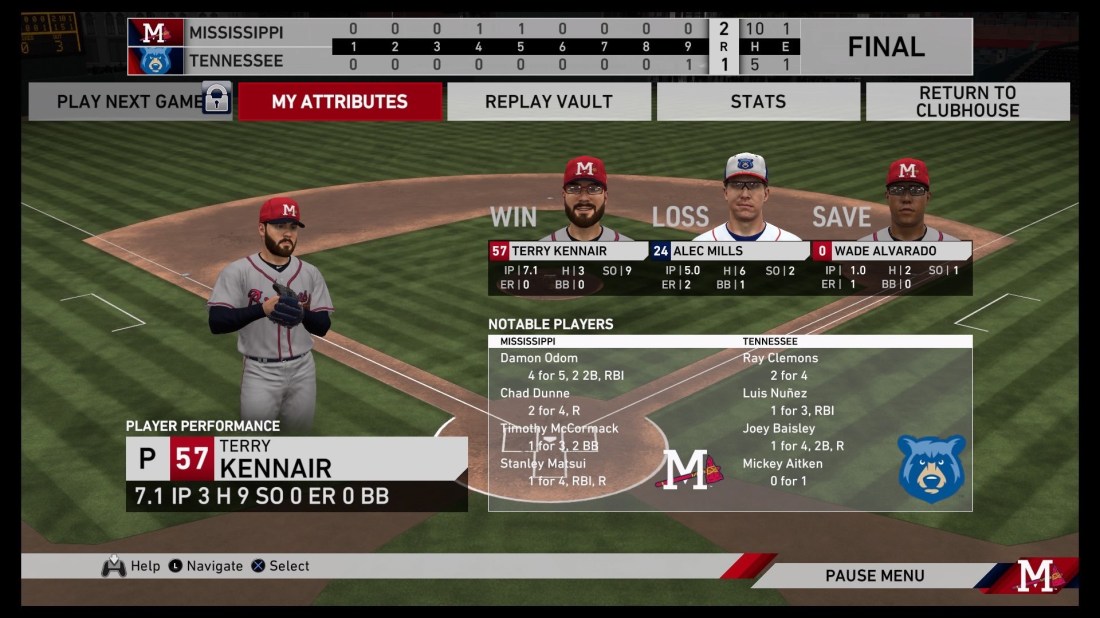Open the Pause Menu
This screenshot has width=1100, height=618.
point(874,576)
